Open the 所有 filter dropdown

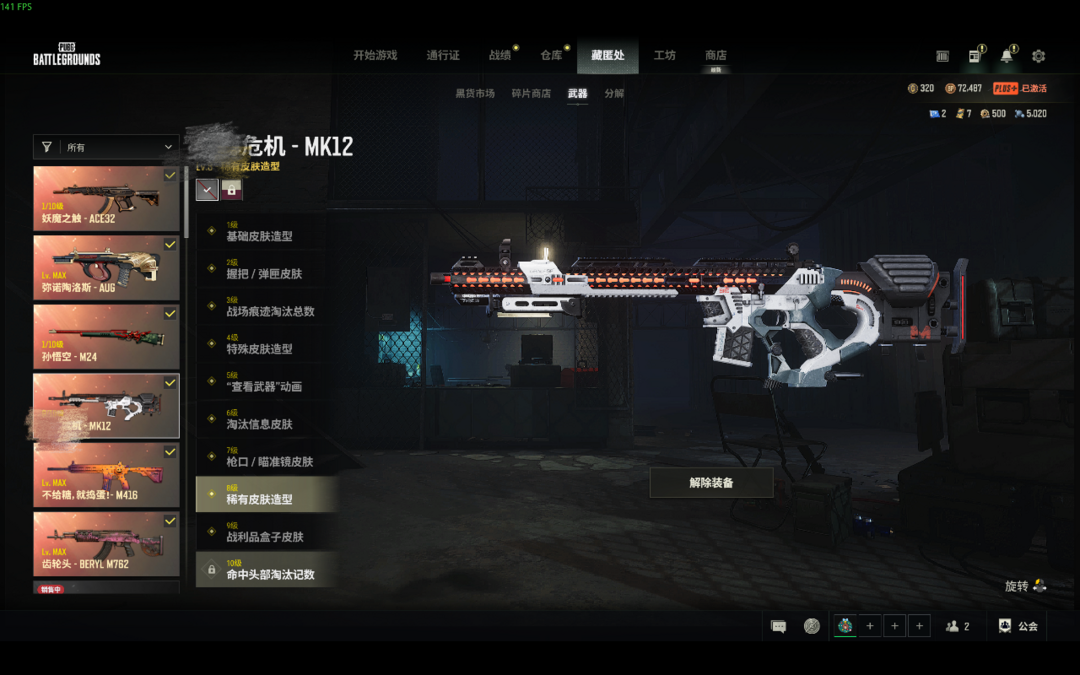pos(106,147)
